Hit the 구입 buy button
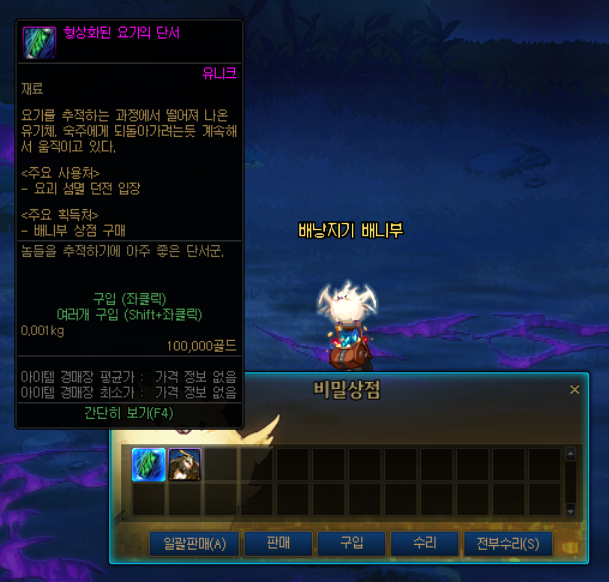The height and width of the screenshot is (582, 609). [351, 544]
